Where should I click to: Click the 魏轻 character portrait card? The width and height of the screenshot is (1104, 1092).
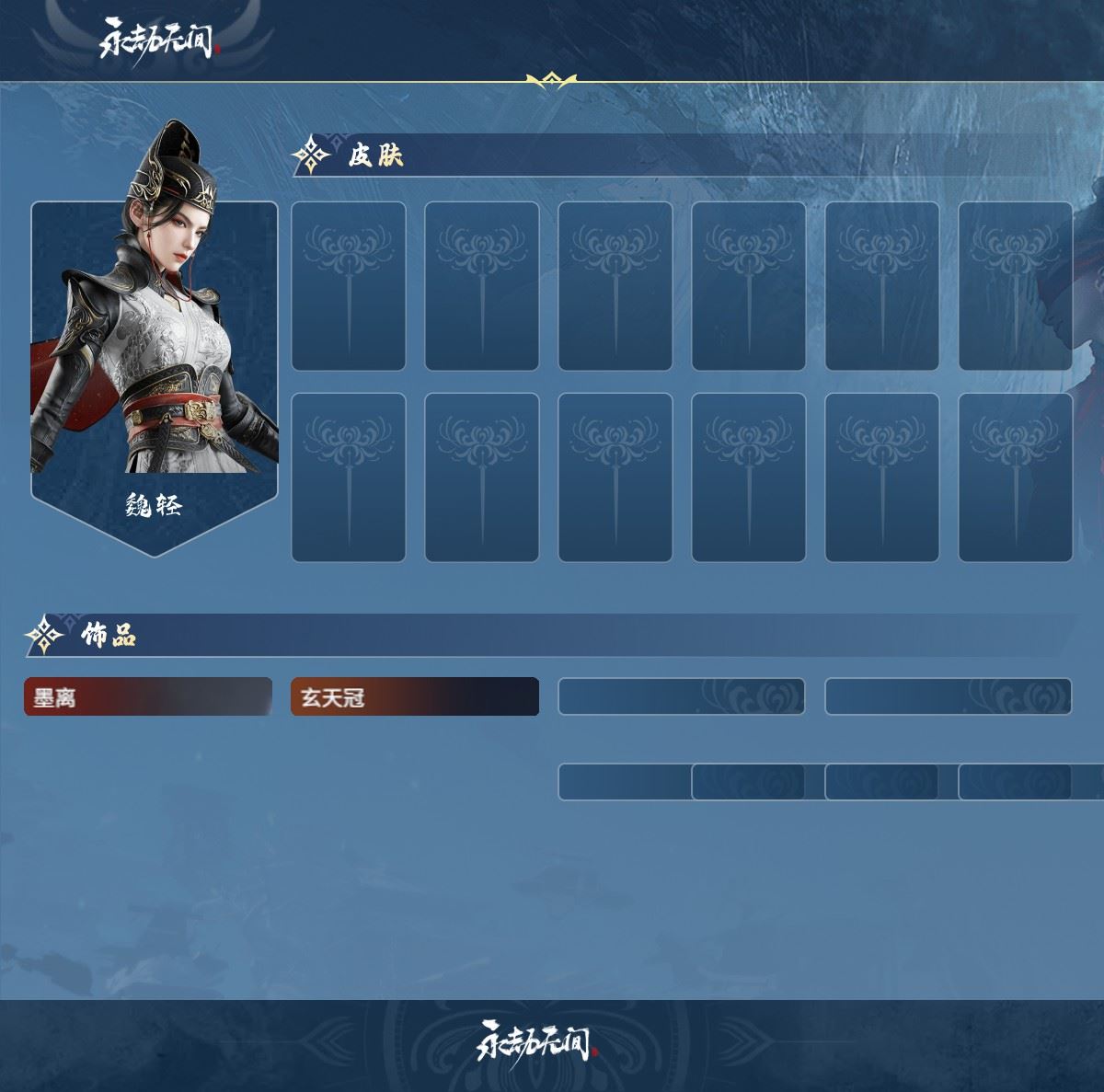tap(155, 368)
